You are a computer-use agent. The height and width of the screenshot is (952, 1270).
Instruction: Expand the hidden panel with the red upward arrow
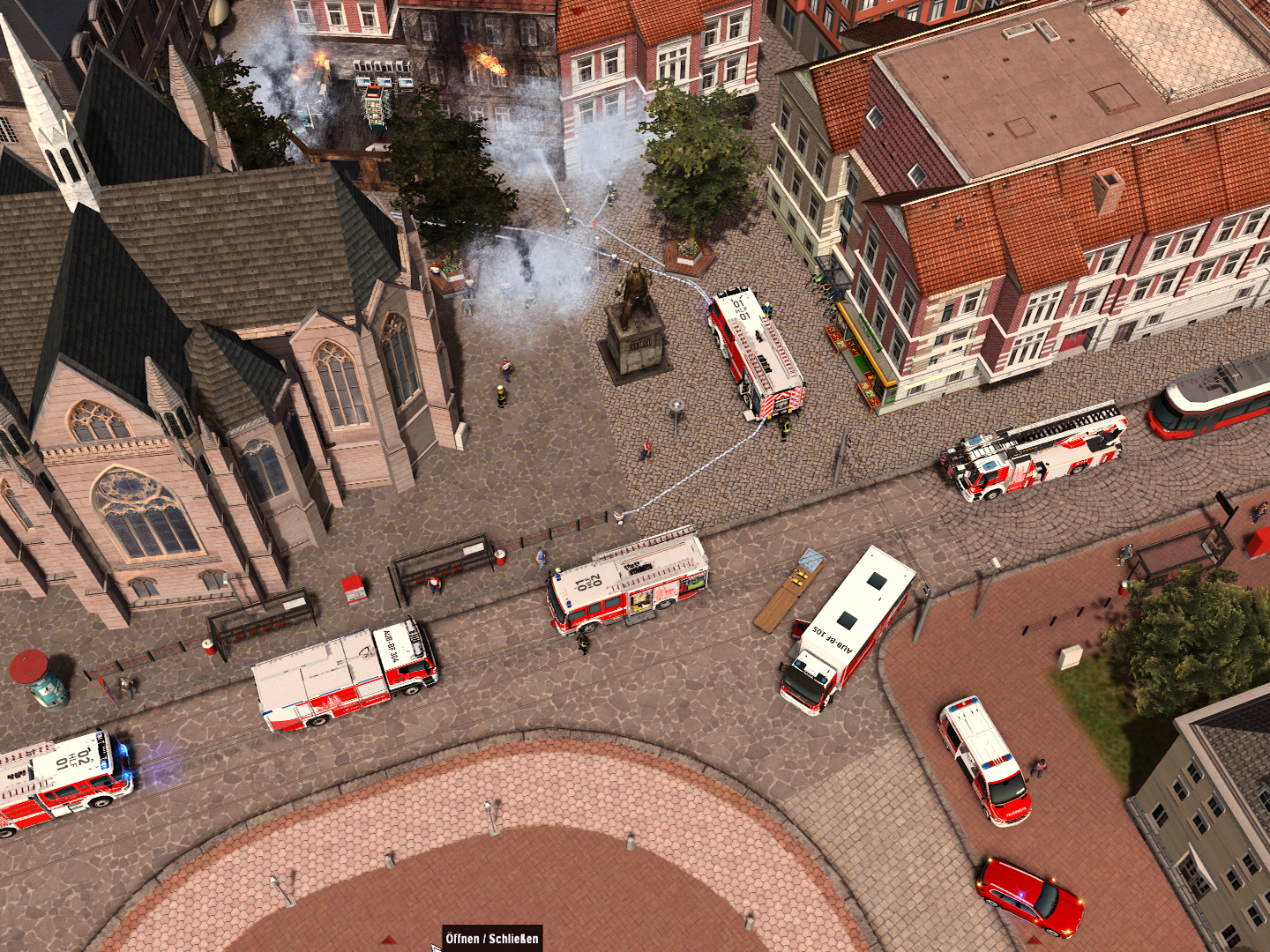click(x=388, y=938)
